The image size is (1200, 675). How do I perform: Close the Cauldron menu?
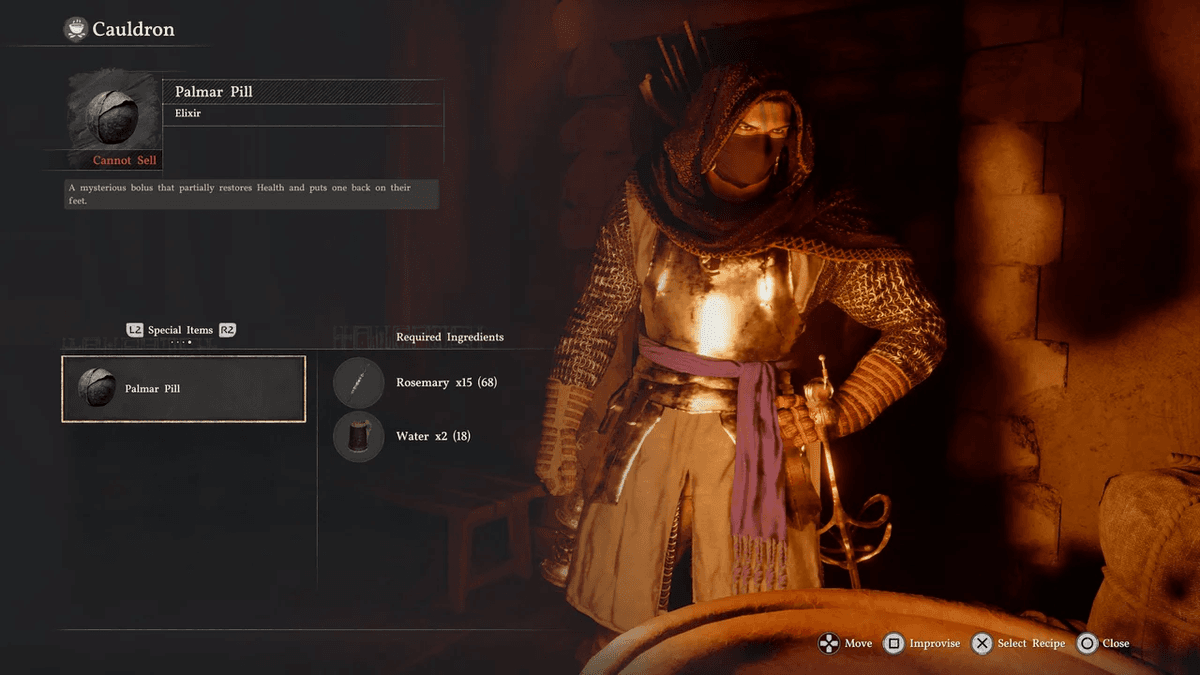tap(1103, 644)
